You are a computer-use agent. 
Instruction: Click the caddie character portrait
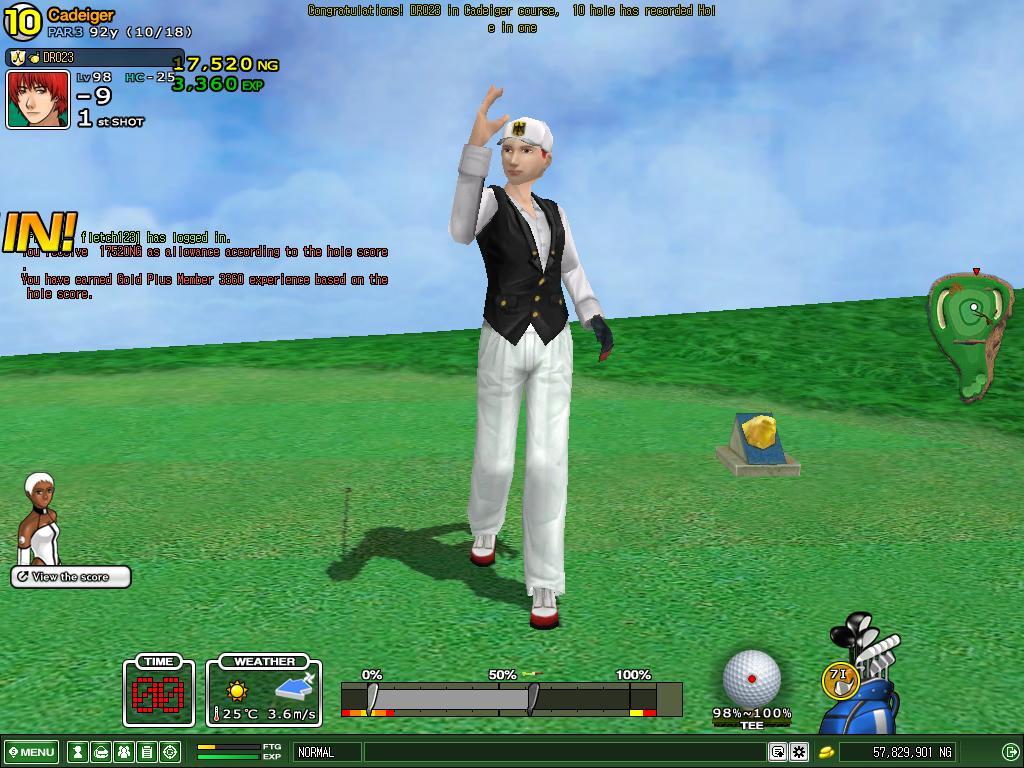40,518
